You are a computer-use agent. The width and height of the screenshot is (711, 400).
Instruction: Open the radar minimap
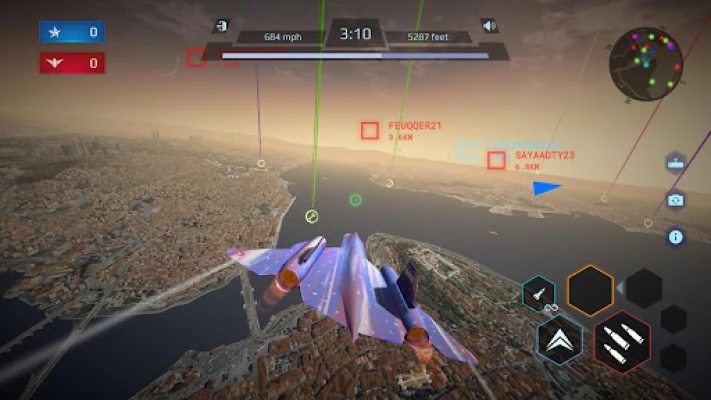[x=646, y=65]
